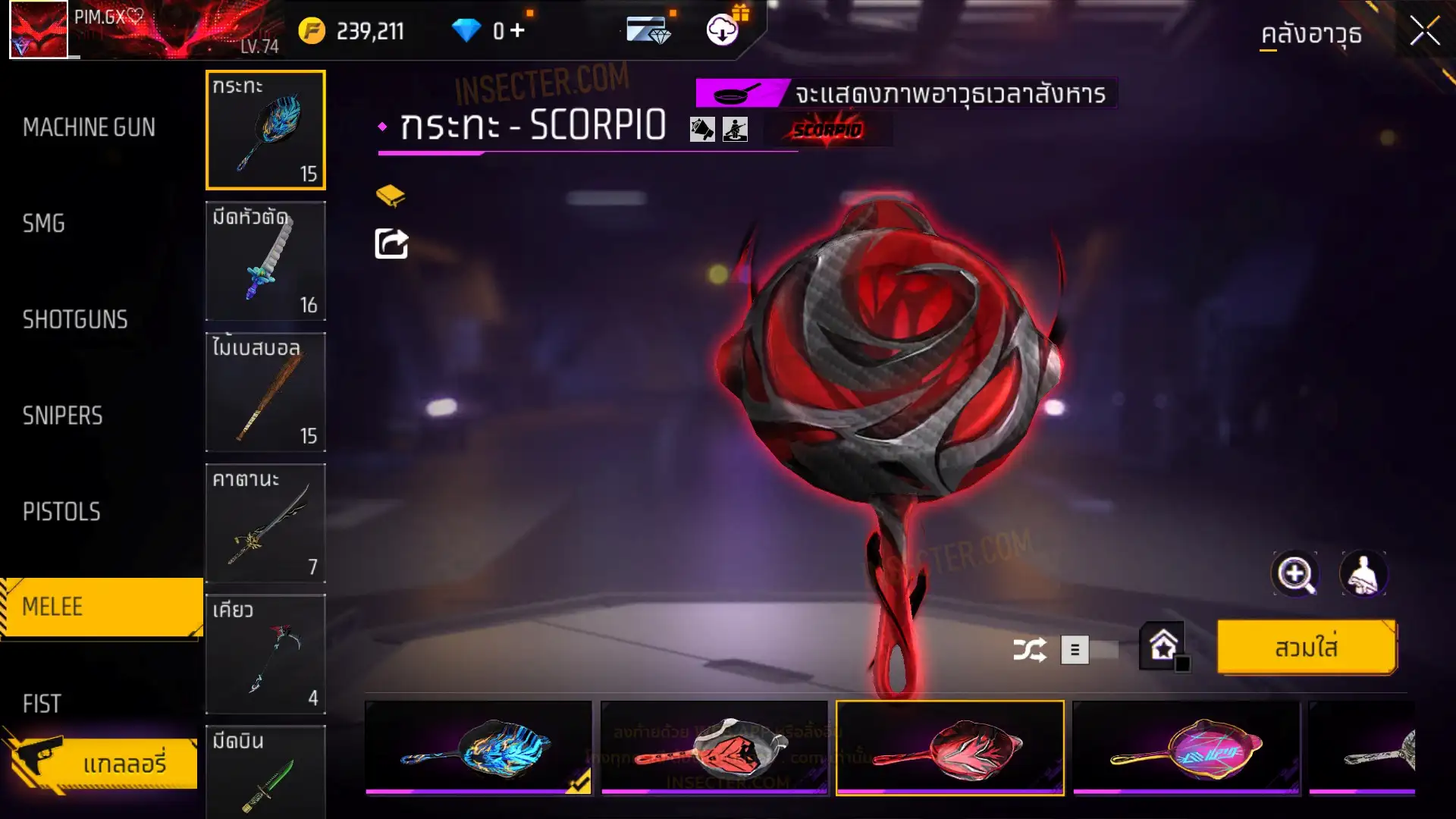This screenshot has height=819, width=1456.
Task: Choose the katana weapon slot
Action: pos(265,523)
